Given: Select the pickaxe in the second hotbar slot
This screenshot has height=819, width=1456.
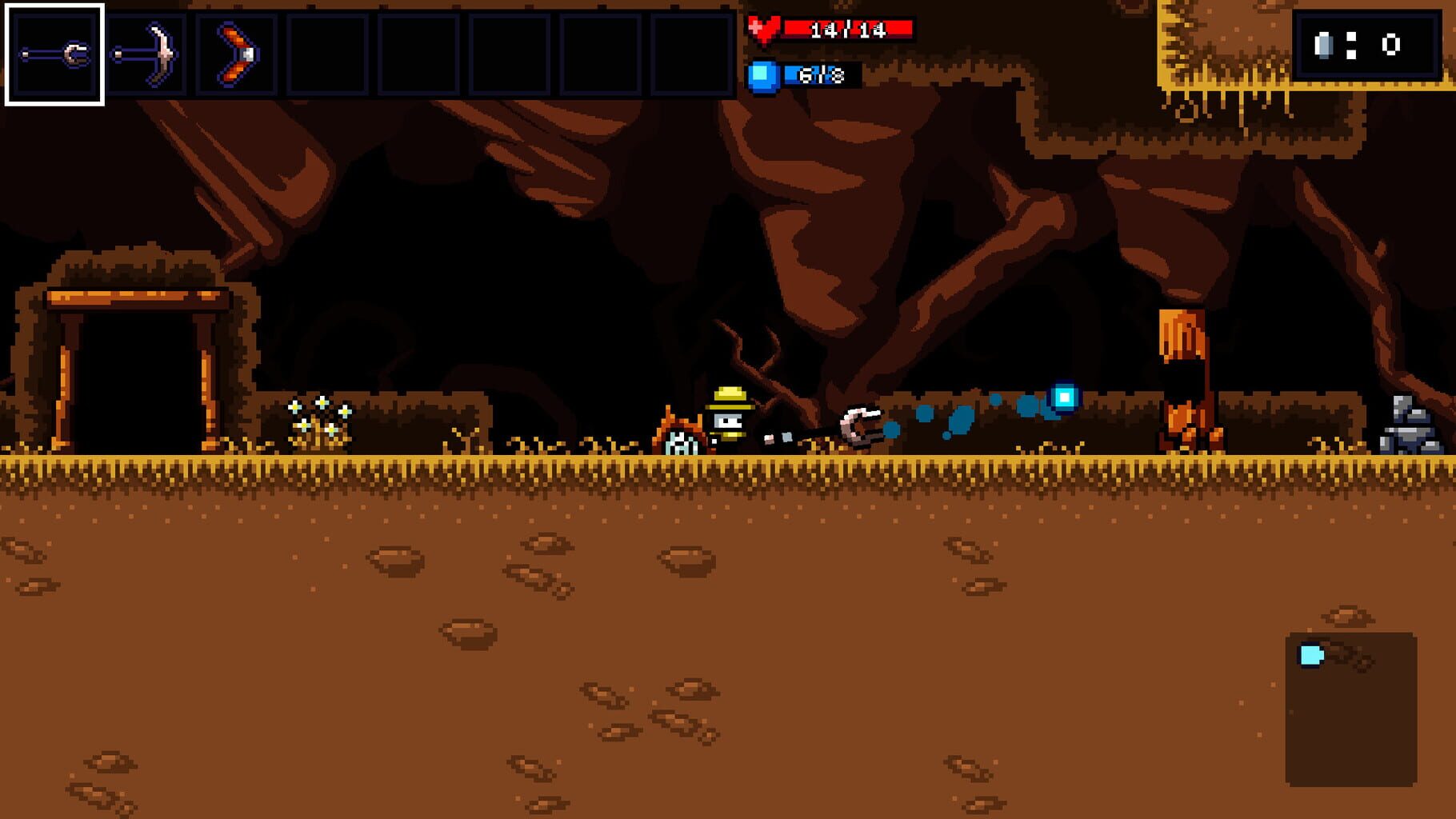Looking at the screenshot, I should click(x=146, y=52).
